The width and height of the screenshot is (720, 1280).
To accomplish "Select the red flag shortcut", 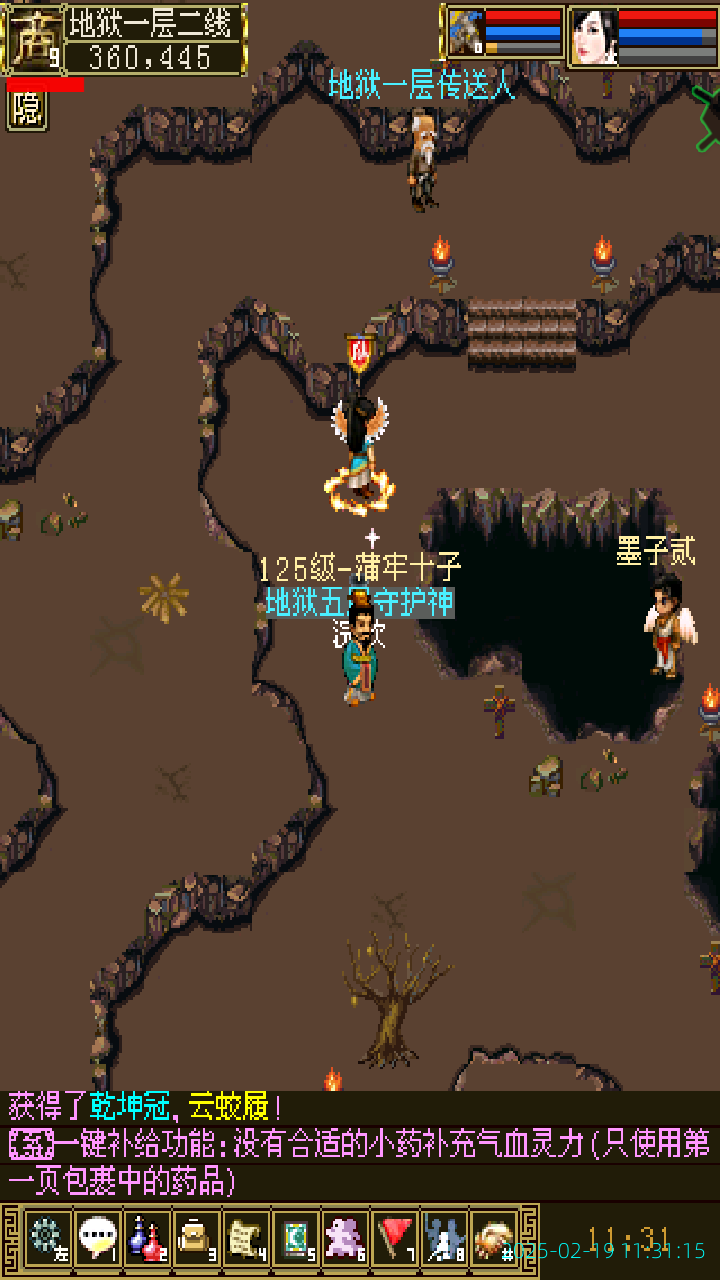I will click(395, 1238).
